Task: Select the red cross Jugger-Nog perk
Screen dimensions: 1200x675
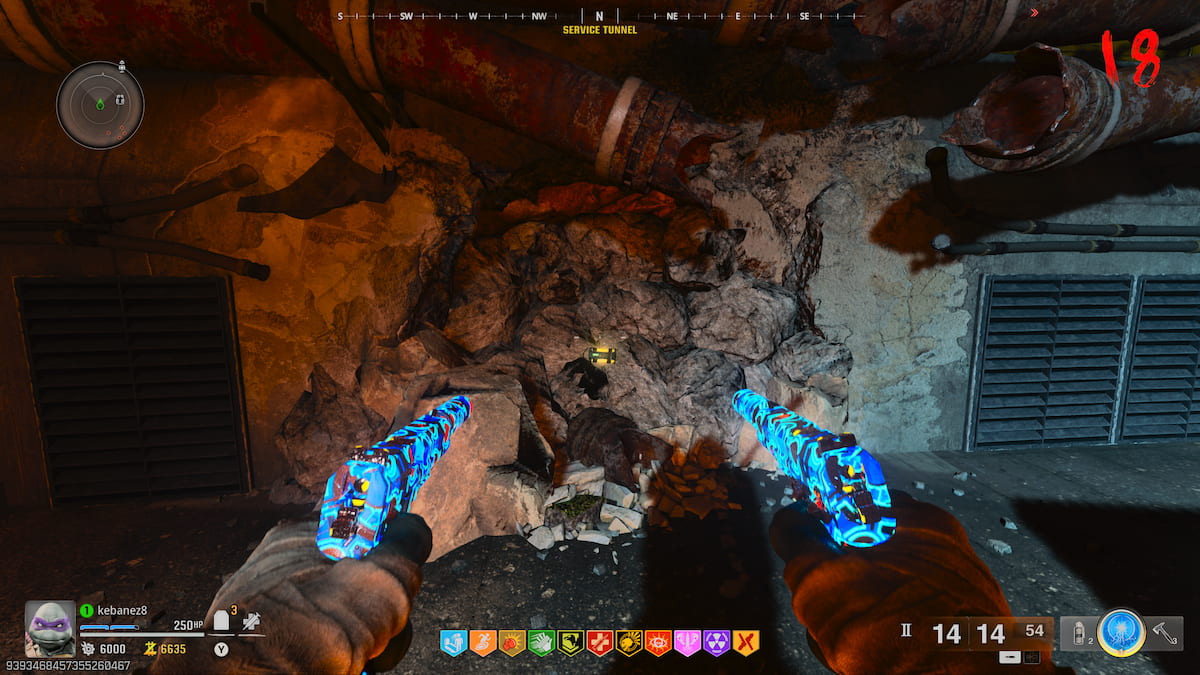Action: (x=600, y=643)
